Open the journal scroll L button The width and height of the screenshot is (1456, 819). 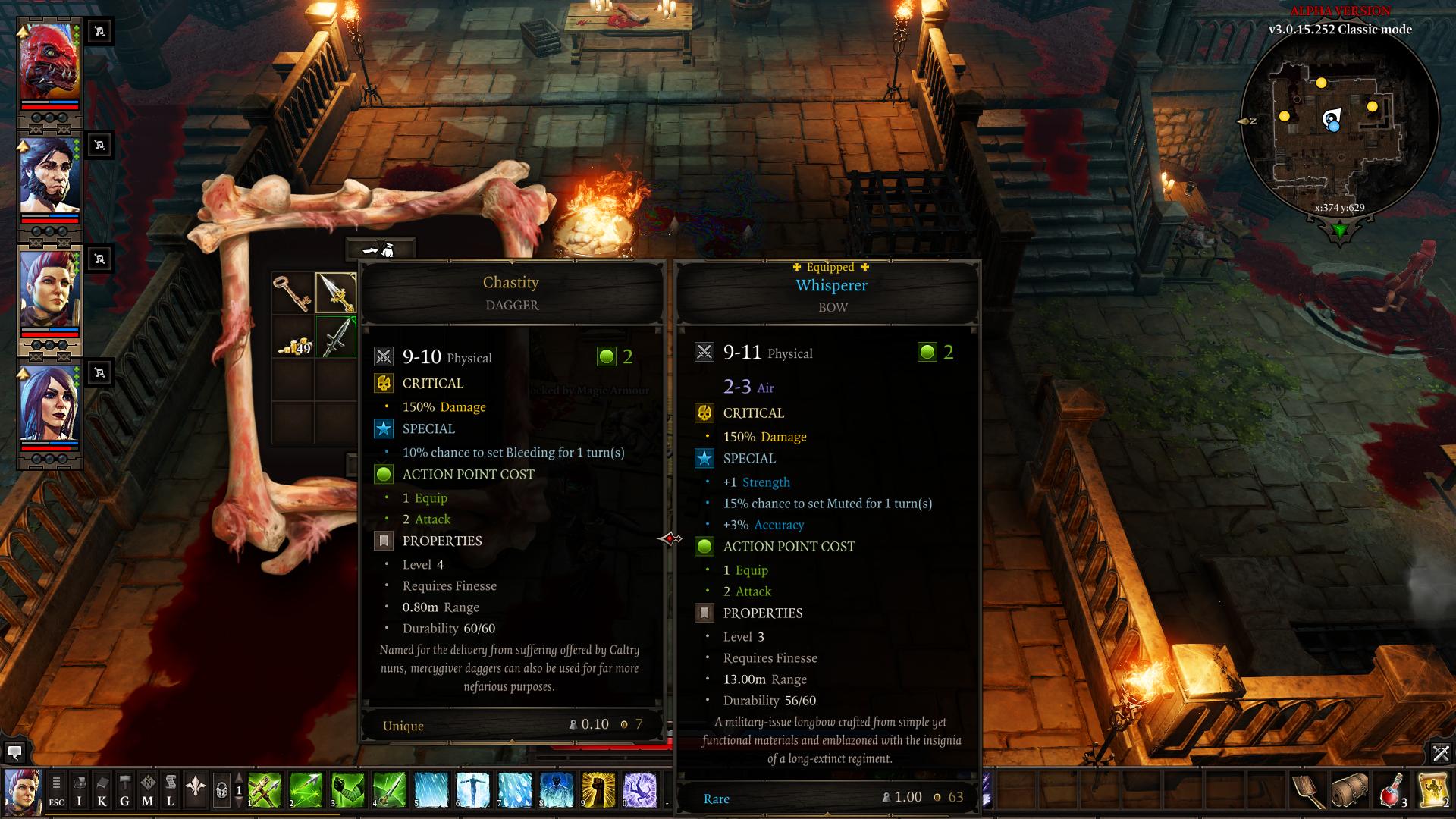tap(170, 789)
